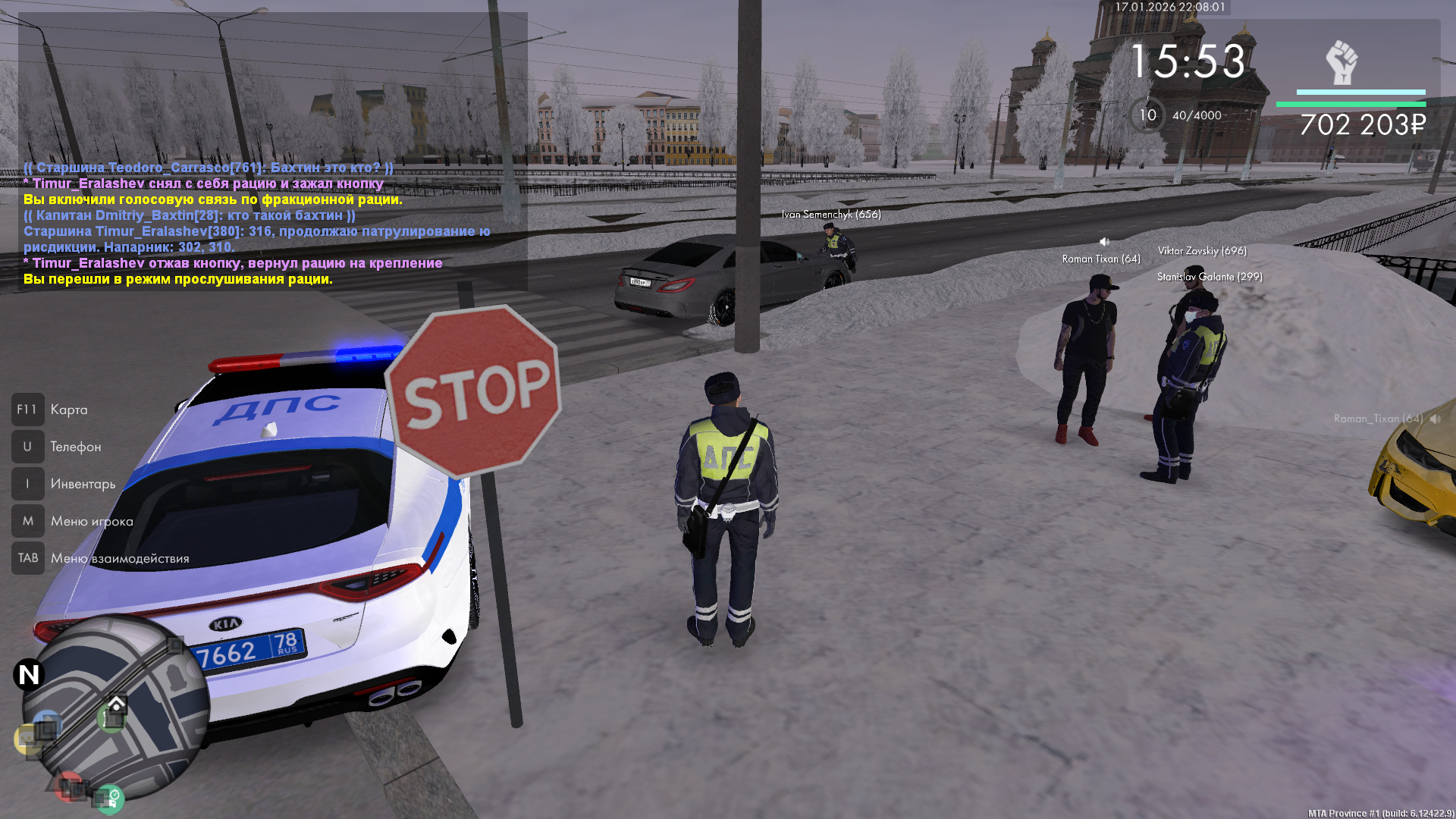Click the N compass marker on minimap
1456x819 pixels.
pyautogui.click(x=29, y=674)
